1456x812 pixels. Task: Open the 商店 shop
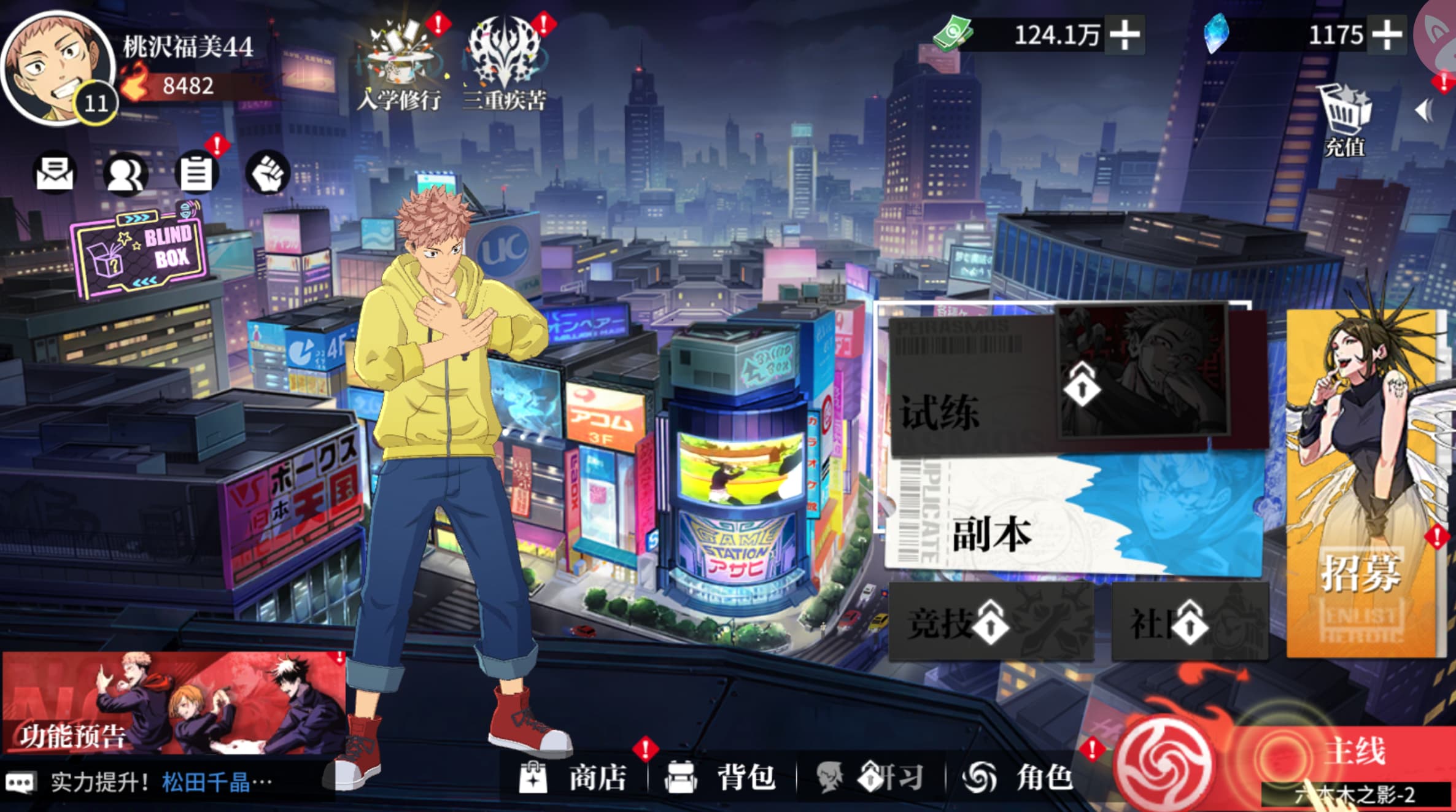[574, 778]
